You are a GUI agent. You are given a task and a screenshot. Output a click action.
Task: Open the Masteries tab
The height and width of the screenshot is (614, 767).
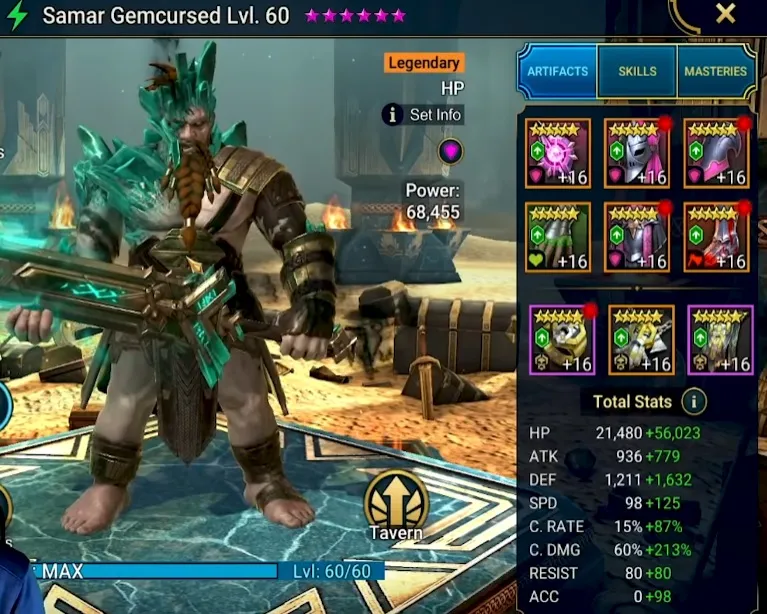click(x=715, y=71)
